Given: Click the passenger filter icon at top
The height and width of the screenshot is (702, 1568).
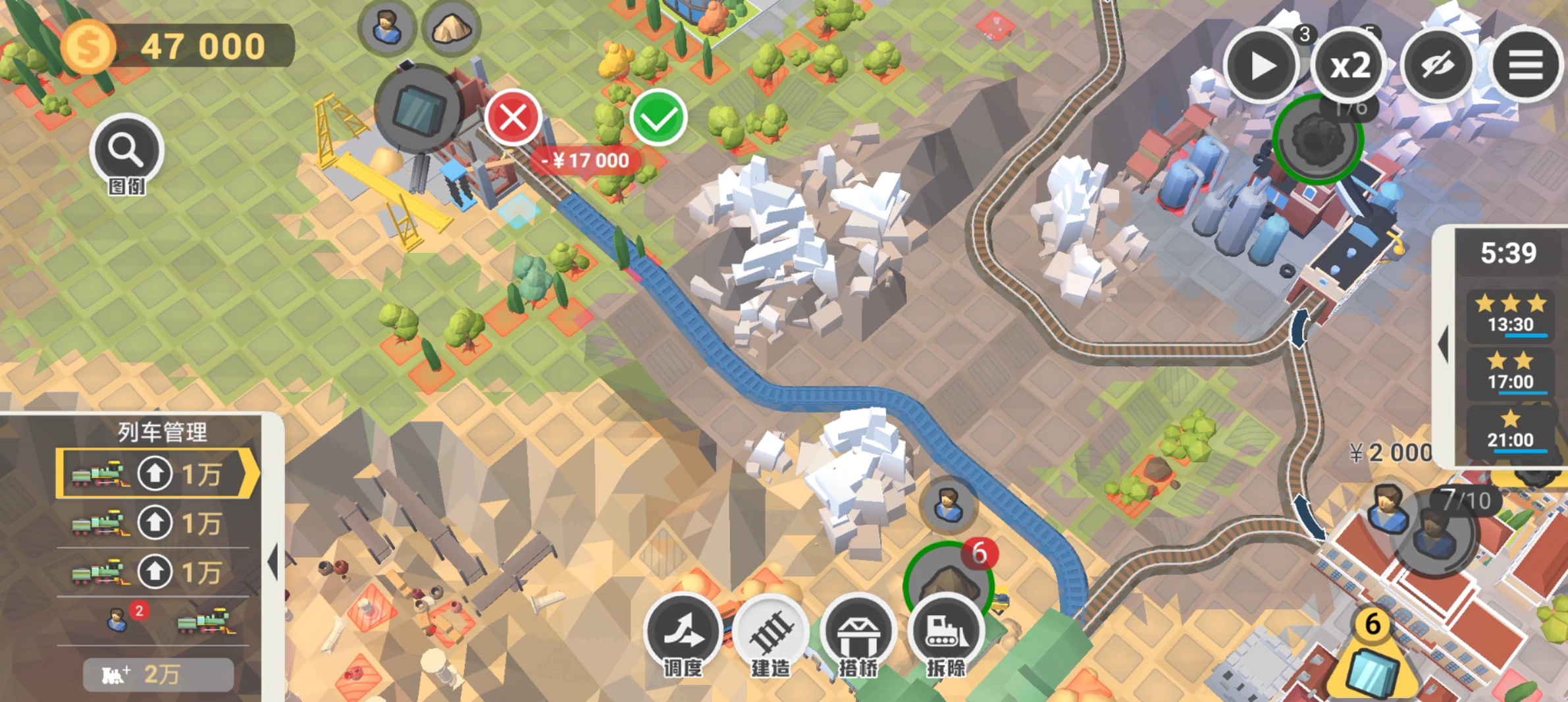Looking at the screenshot, I should coord(386,28).
